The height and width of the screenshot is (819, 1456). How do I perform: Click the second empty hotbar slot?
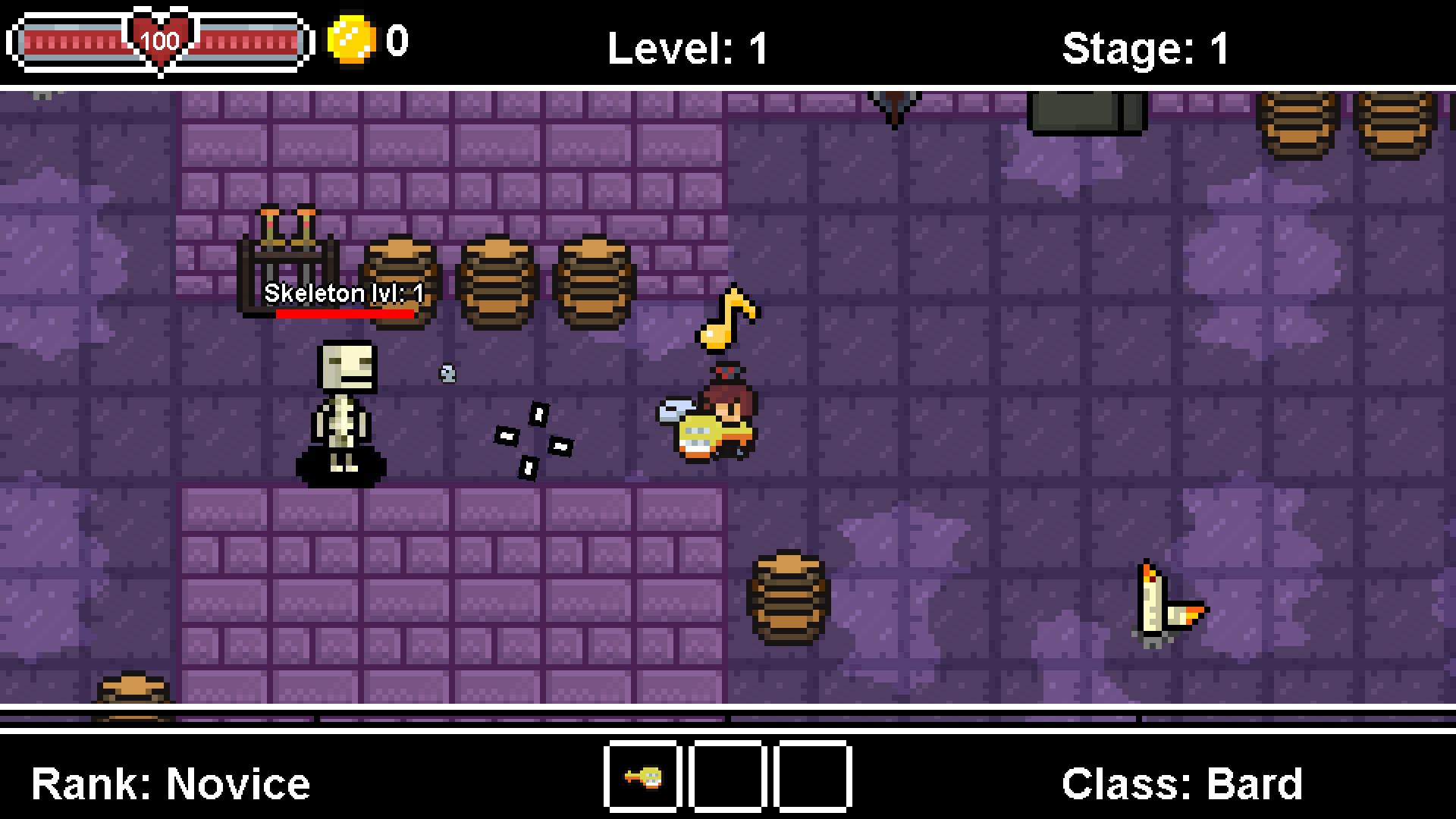click(x=728, y=777)
